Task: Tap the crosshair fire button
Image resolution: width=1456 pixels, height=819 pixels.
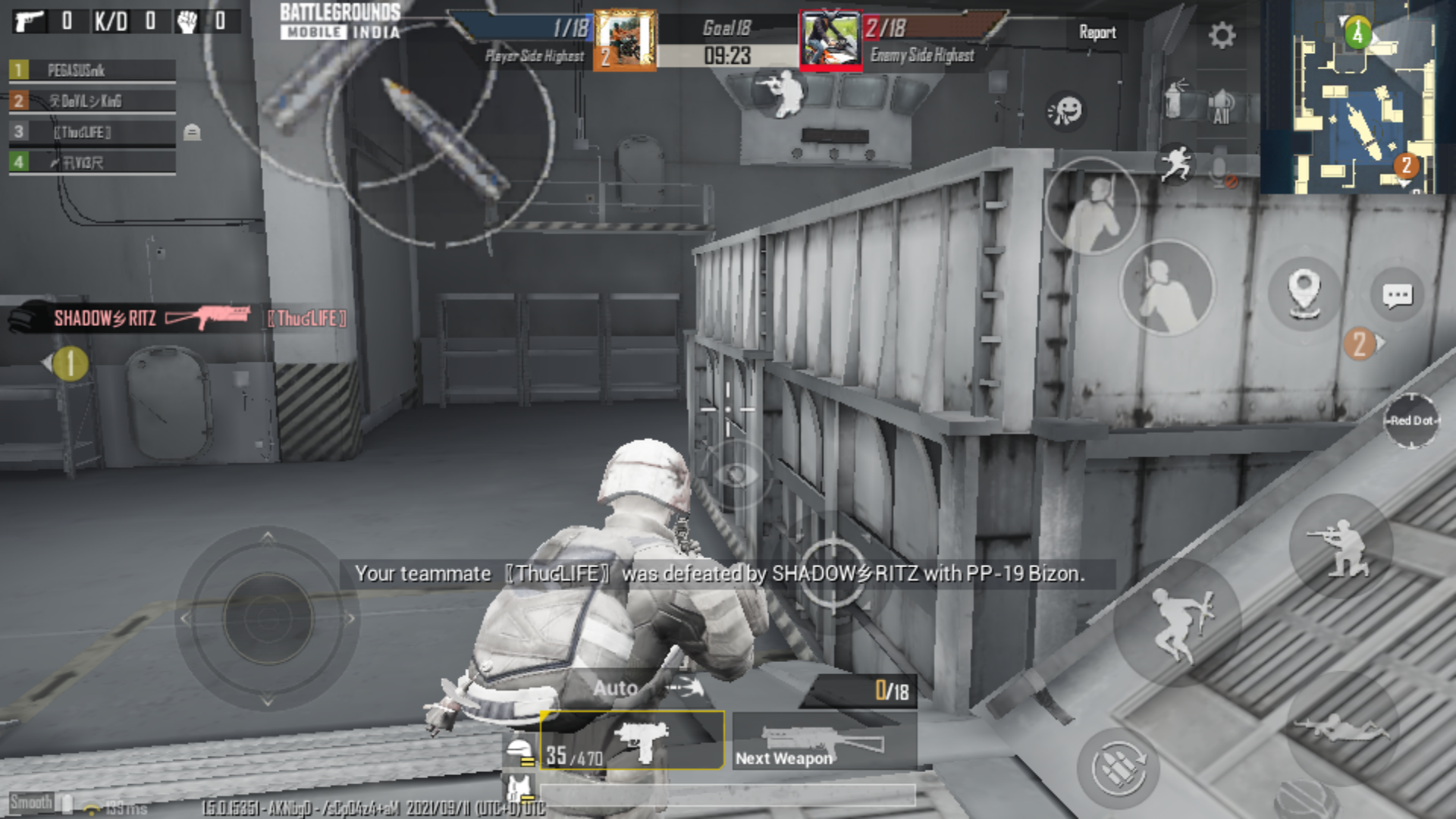Action: tap(830, 574)
